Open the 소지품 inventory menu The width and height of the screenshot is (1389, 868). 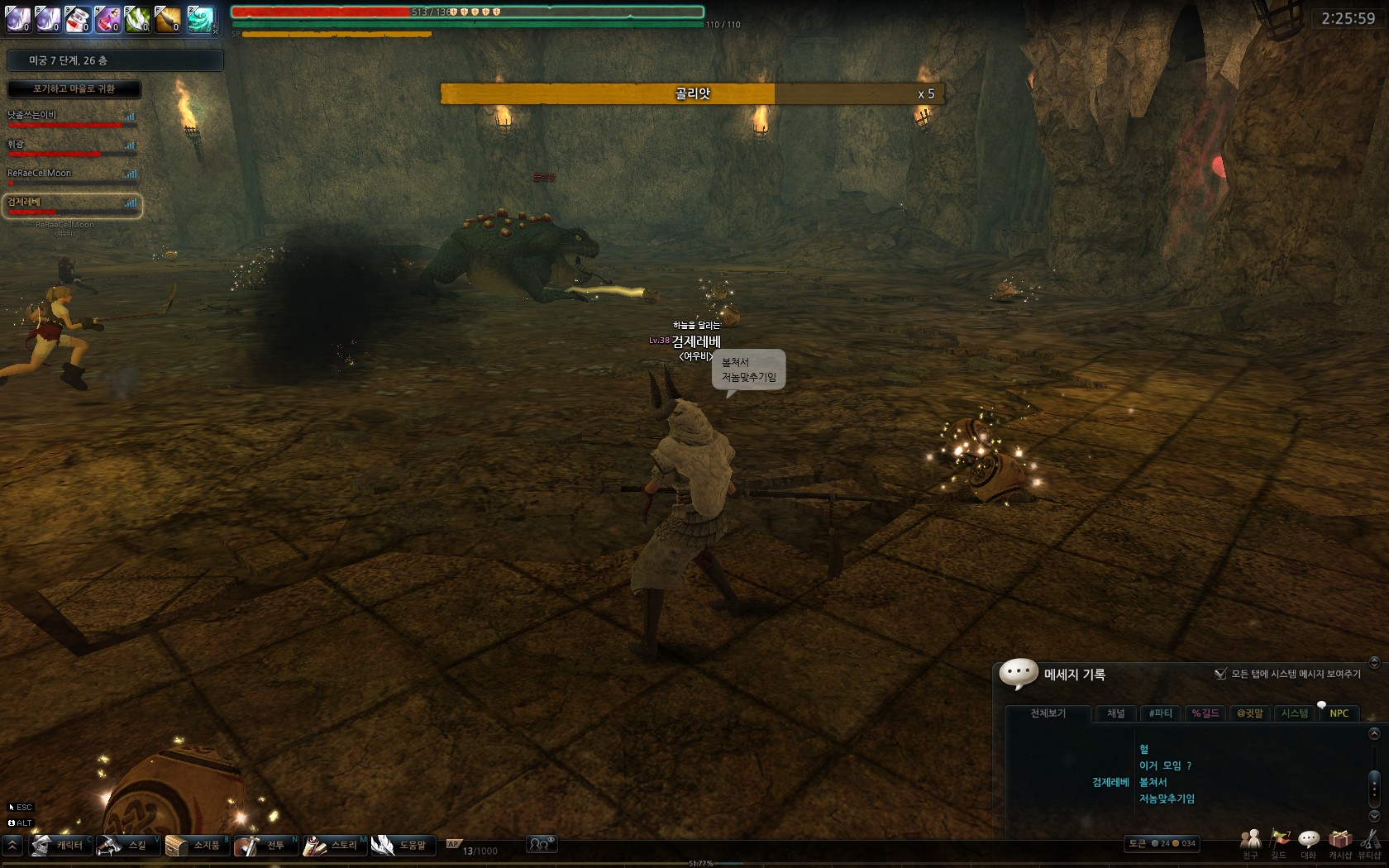198,845
